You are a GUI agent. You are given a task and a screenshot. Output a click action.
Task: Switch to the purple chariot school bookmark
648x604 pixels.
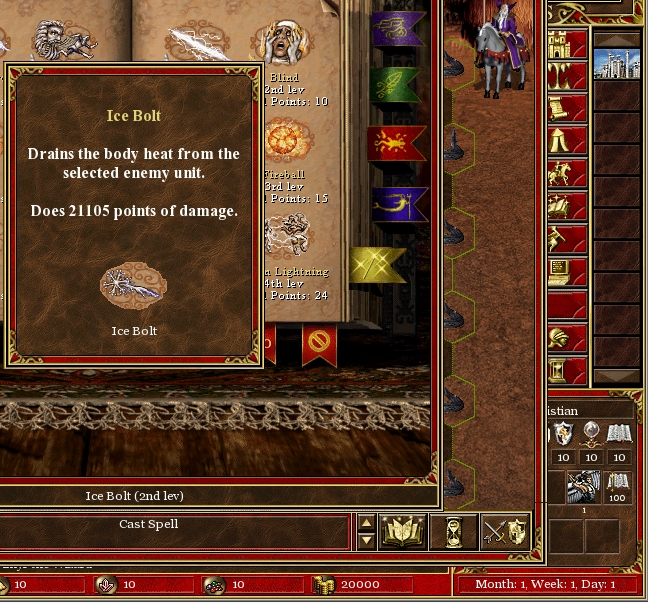pyautogui.click(x=398, y=28)
